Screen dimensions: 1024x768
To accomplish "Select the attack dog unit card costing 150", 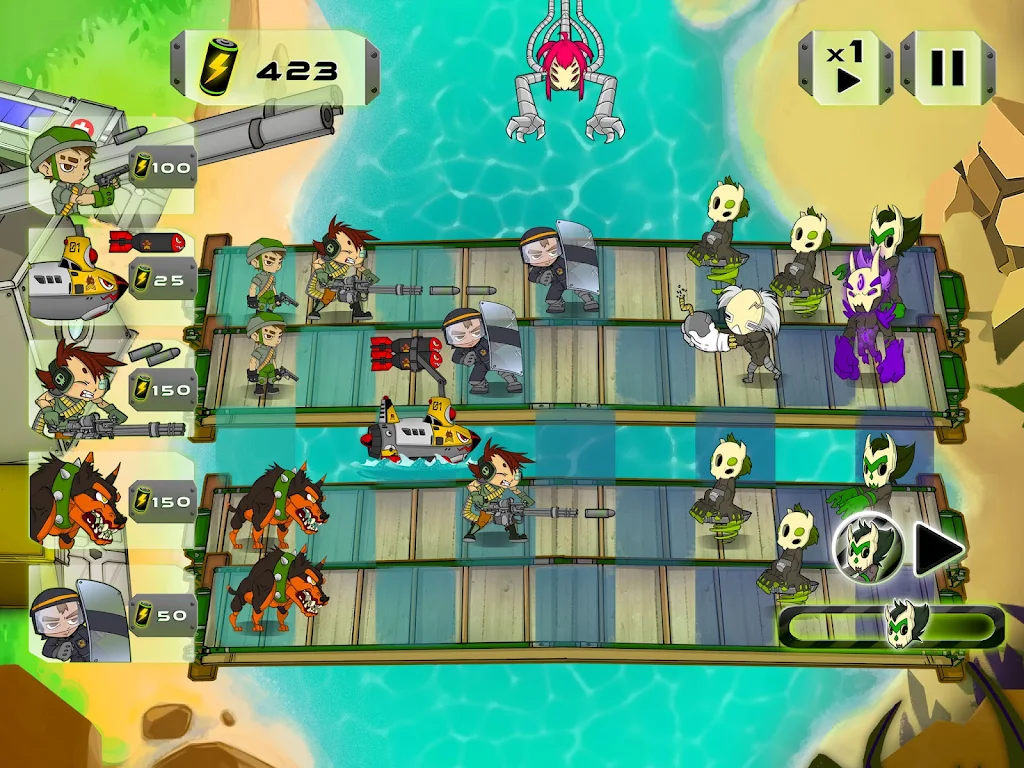I will (x=110, y=502).
